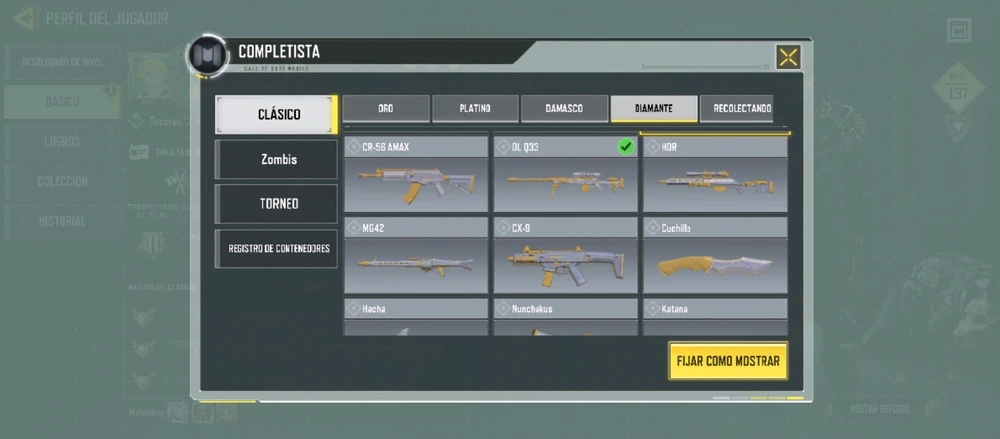The width and height of the screenshot is (1000, 439).
Task: Click the Fijar Como Mostrar button
Action: pos(727,361)
